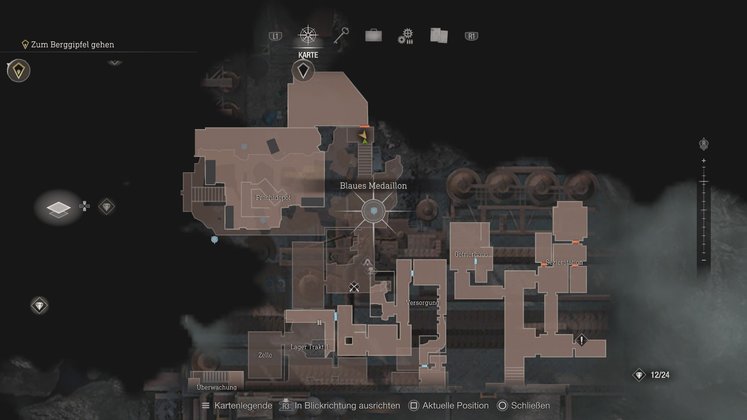Image resolution: width=747 pixels, height=420 pixels.
Task: Select the objective marker below Karte
Action: point(304,70)
